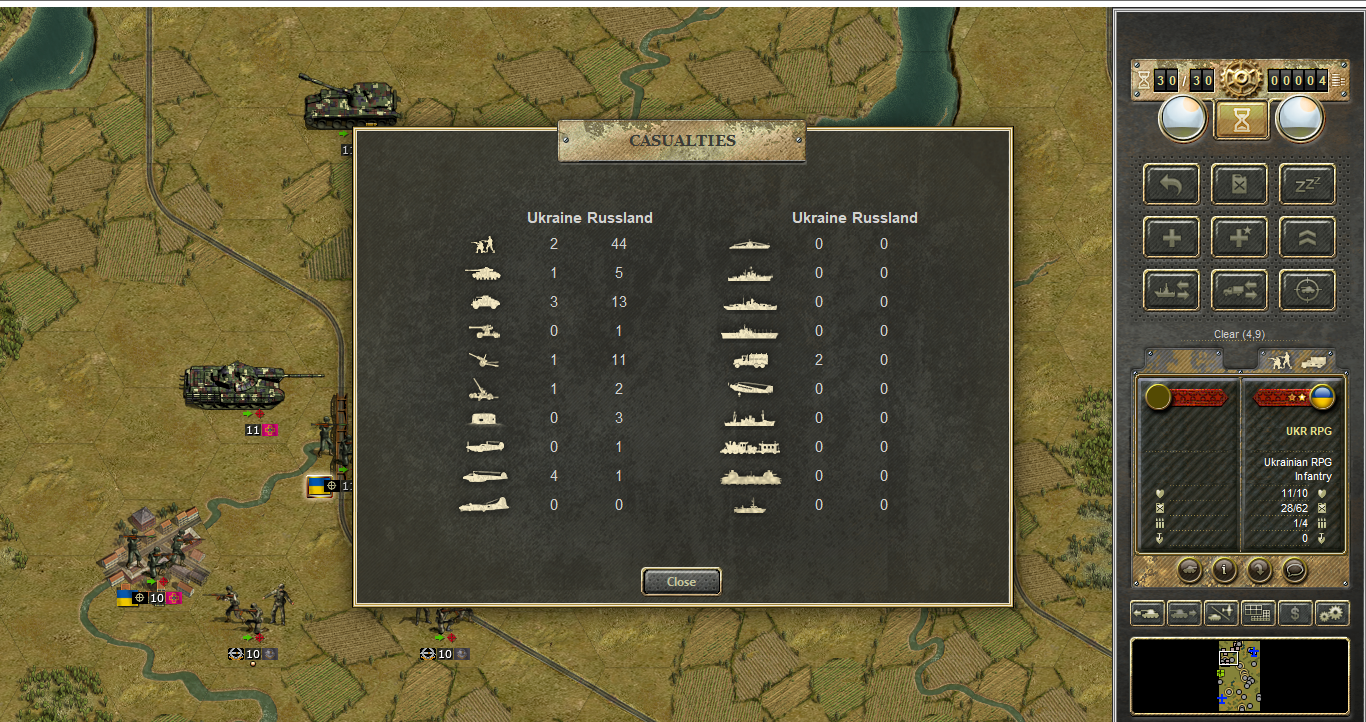The image size is (1366, 722).
Task: Undo the last move
Action: coord(1171,185)
